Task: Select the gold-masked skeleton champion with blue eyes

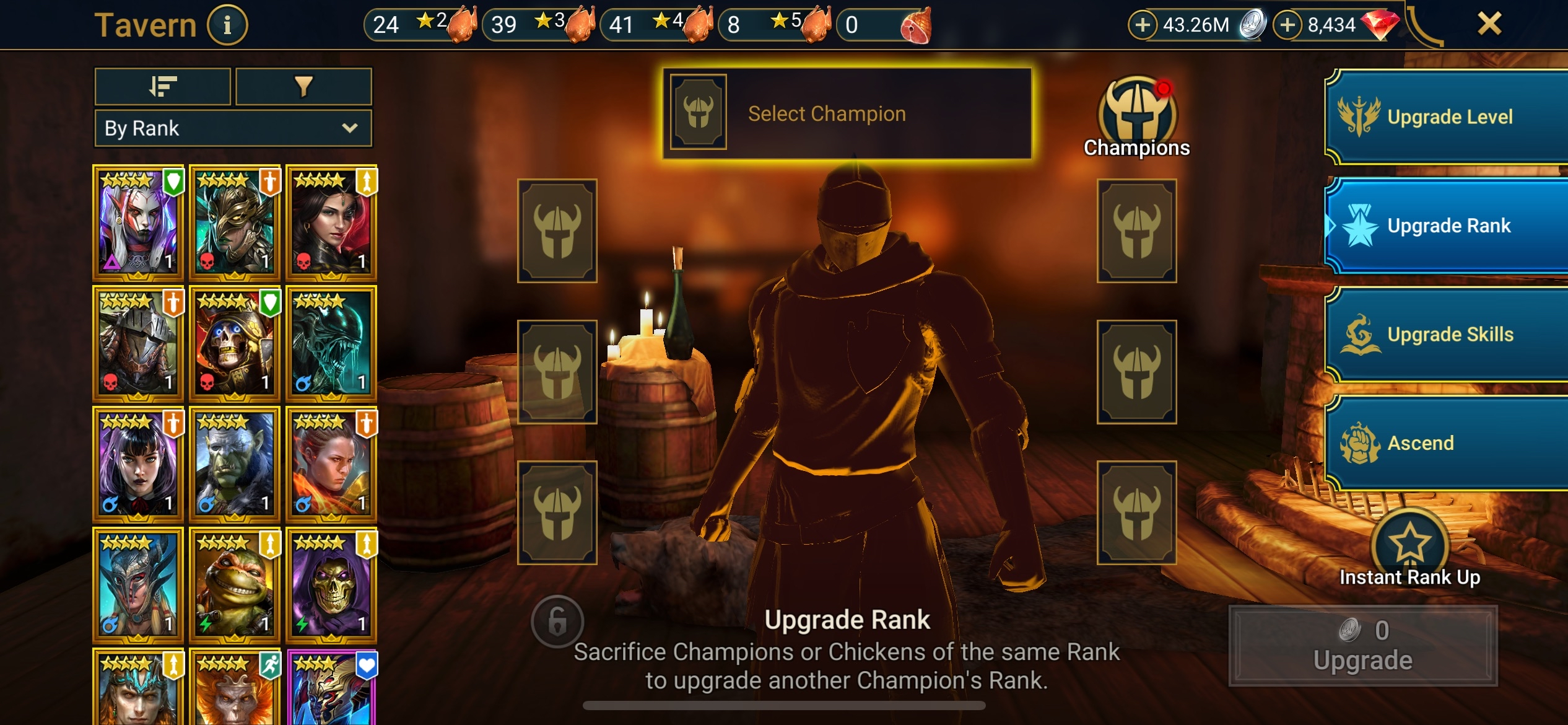Action: tap(235, 343)
